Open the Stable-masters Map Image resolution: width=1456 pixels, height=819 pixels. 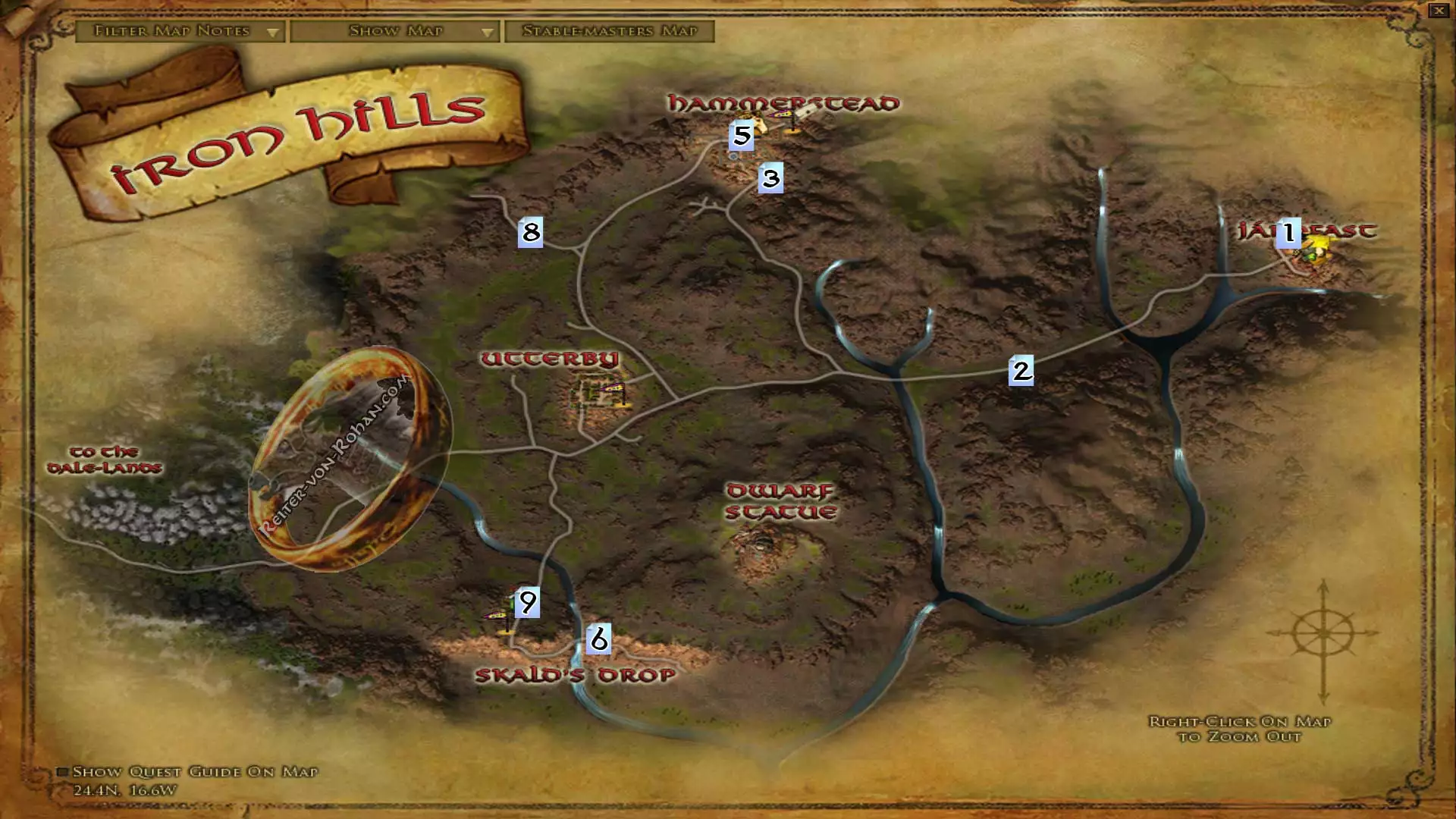[x=610, y=31]
